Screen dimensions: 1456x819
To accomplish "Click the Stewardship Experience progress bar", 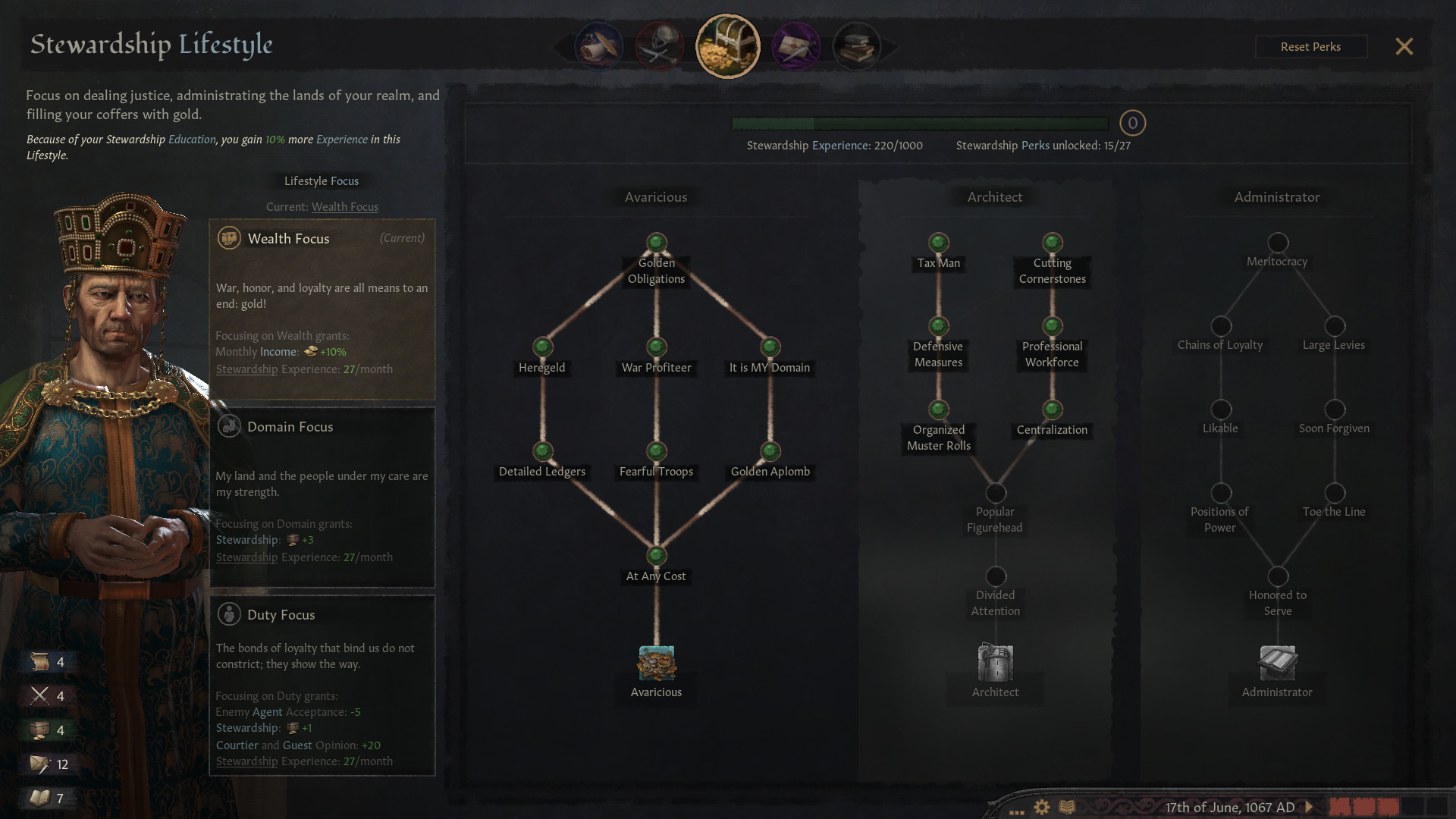I will [918, 123].
